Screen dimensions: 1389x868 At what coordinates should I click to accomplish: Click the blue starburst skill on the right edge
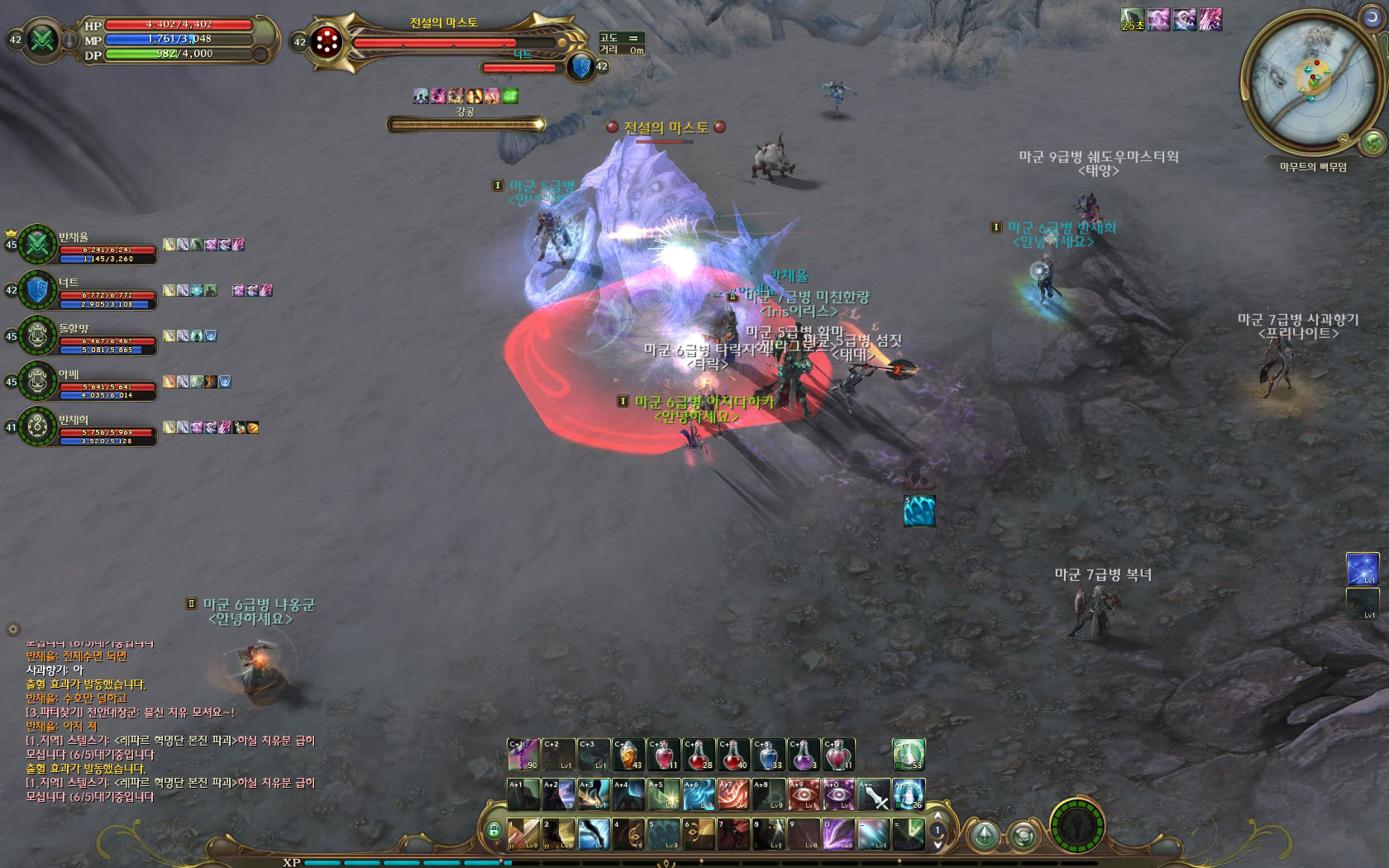(1362, 570)
